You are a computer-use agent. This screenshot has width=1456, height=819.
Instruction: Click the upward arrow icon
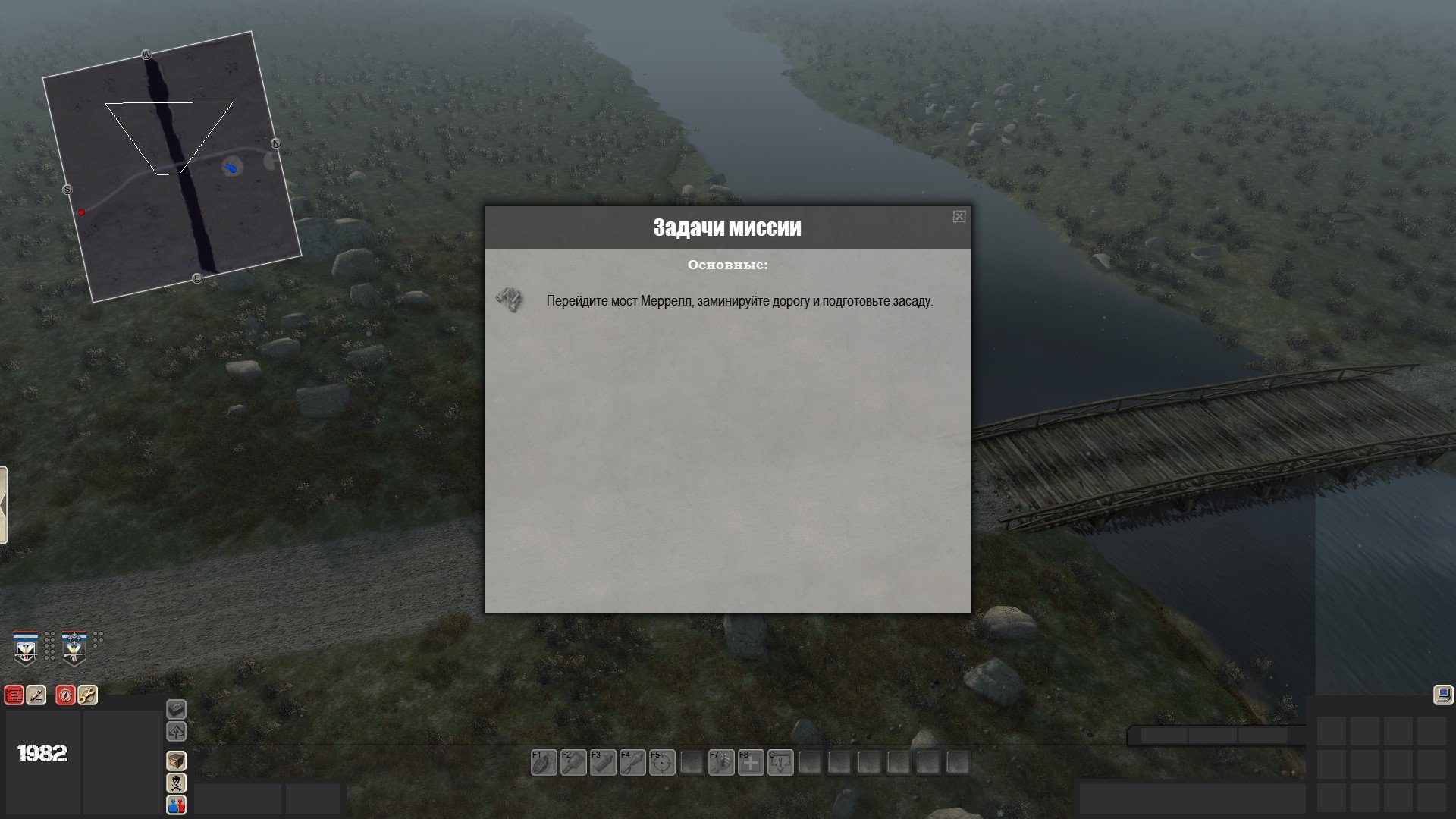[176, 732]
